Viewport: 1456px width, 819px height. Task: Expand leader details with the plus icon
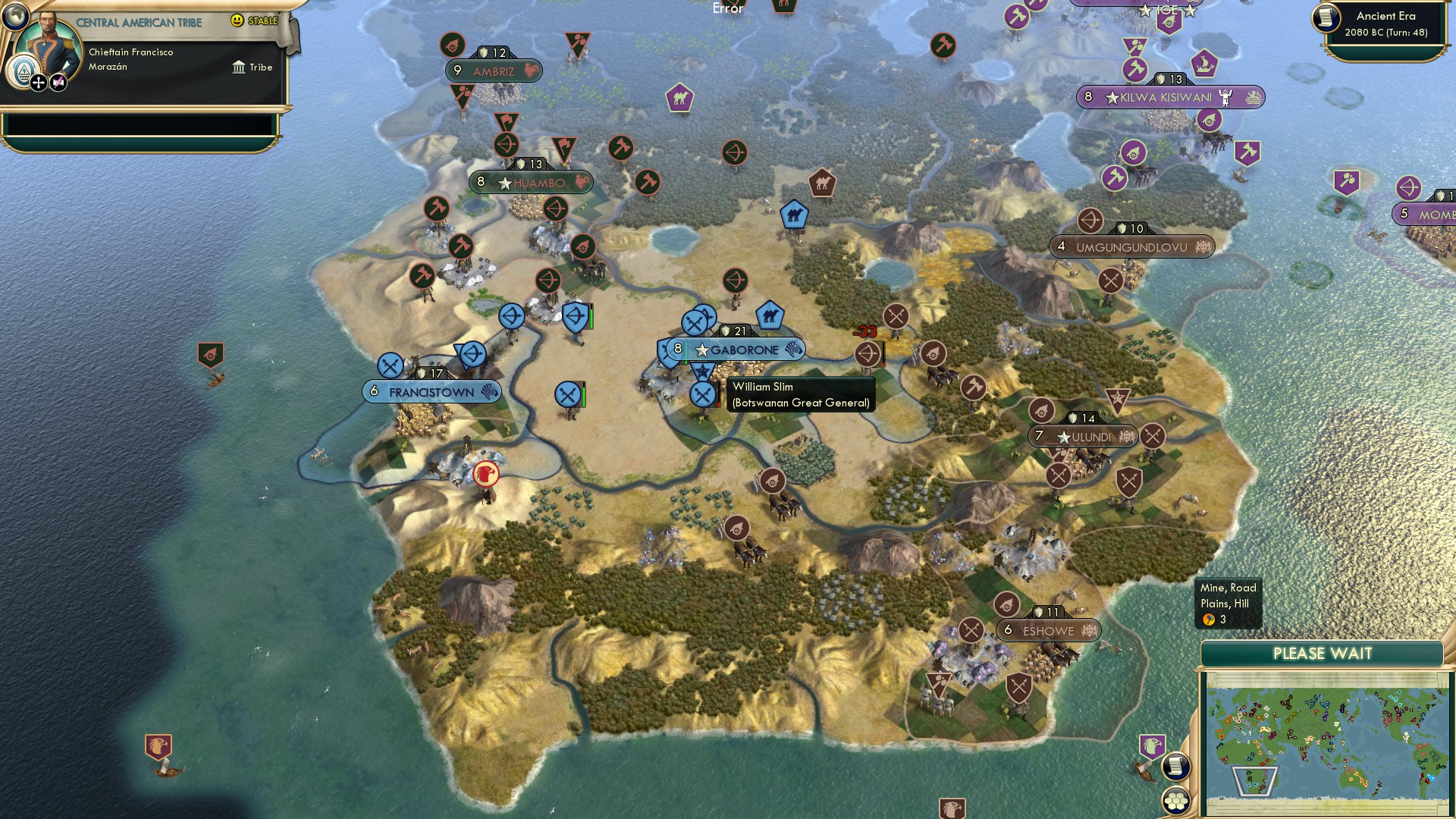point(39,82)
